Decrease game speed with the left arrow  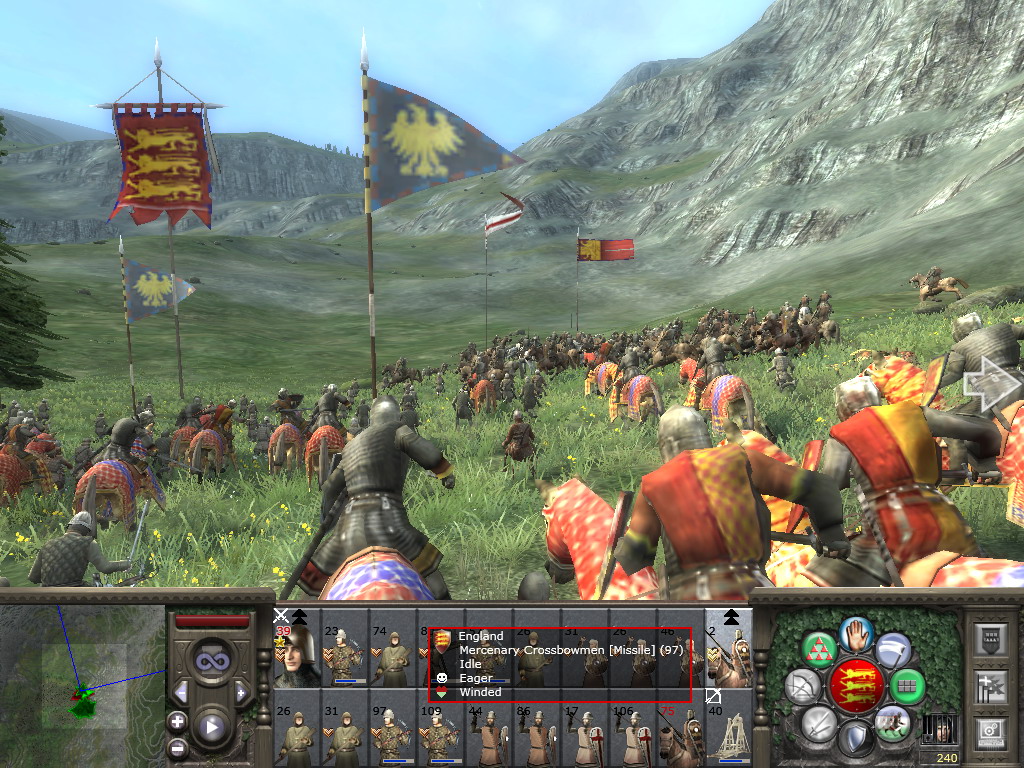point(182,692)
